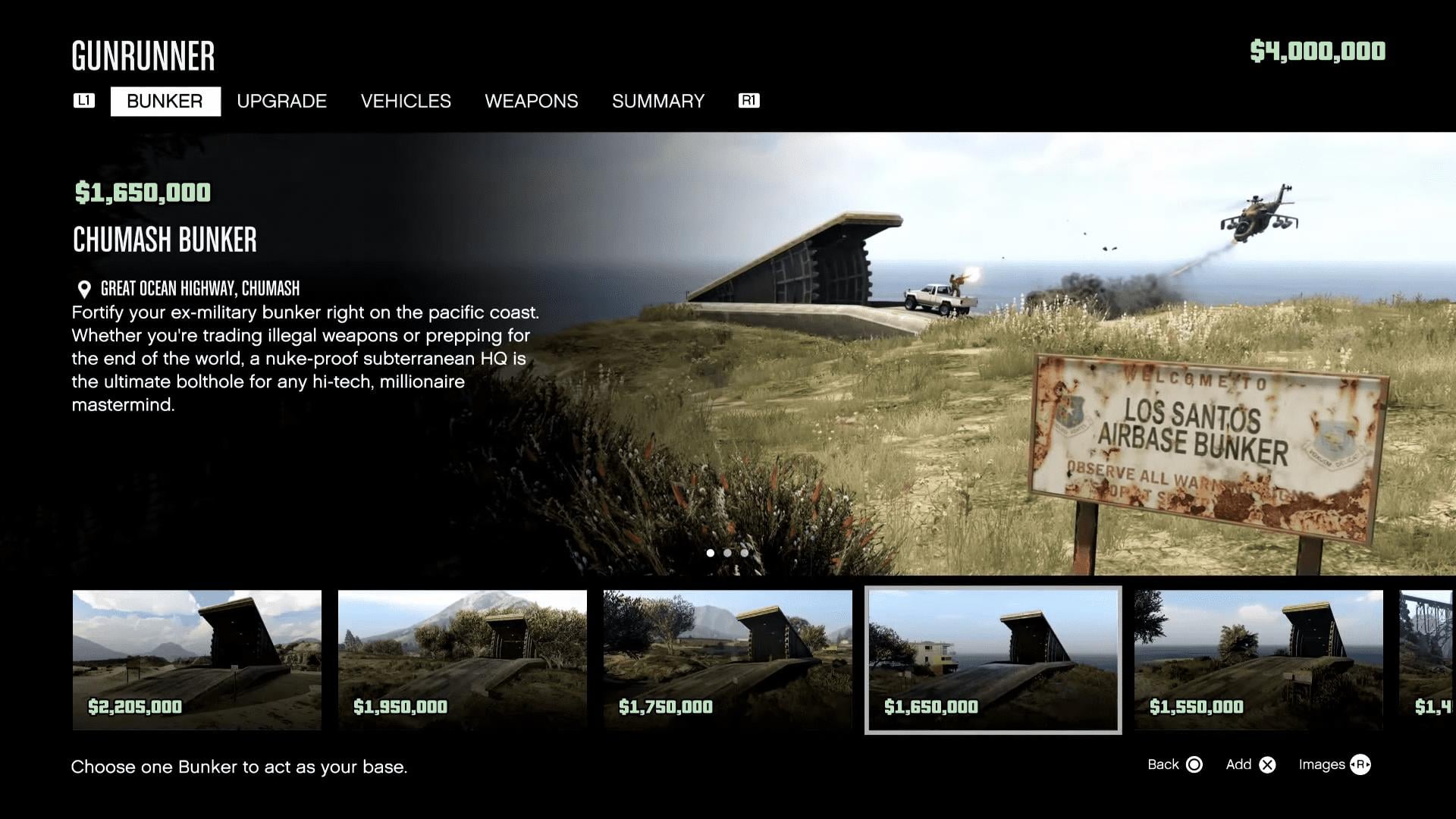Switch to the Upgrade tab
The image size is (1456, 819).
click(281, 101)
